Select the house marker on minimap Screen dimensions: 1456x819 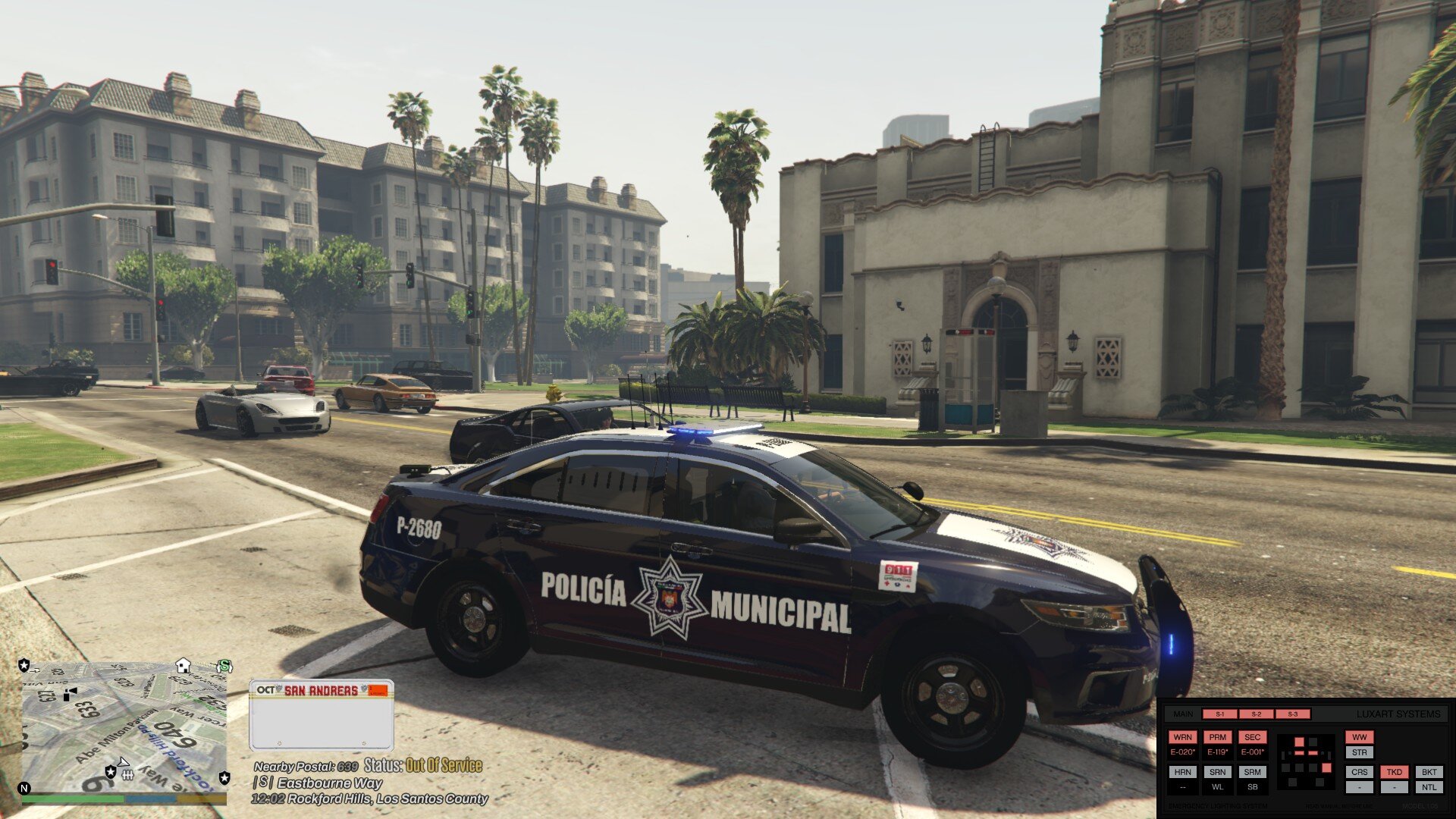pos(183,665)
